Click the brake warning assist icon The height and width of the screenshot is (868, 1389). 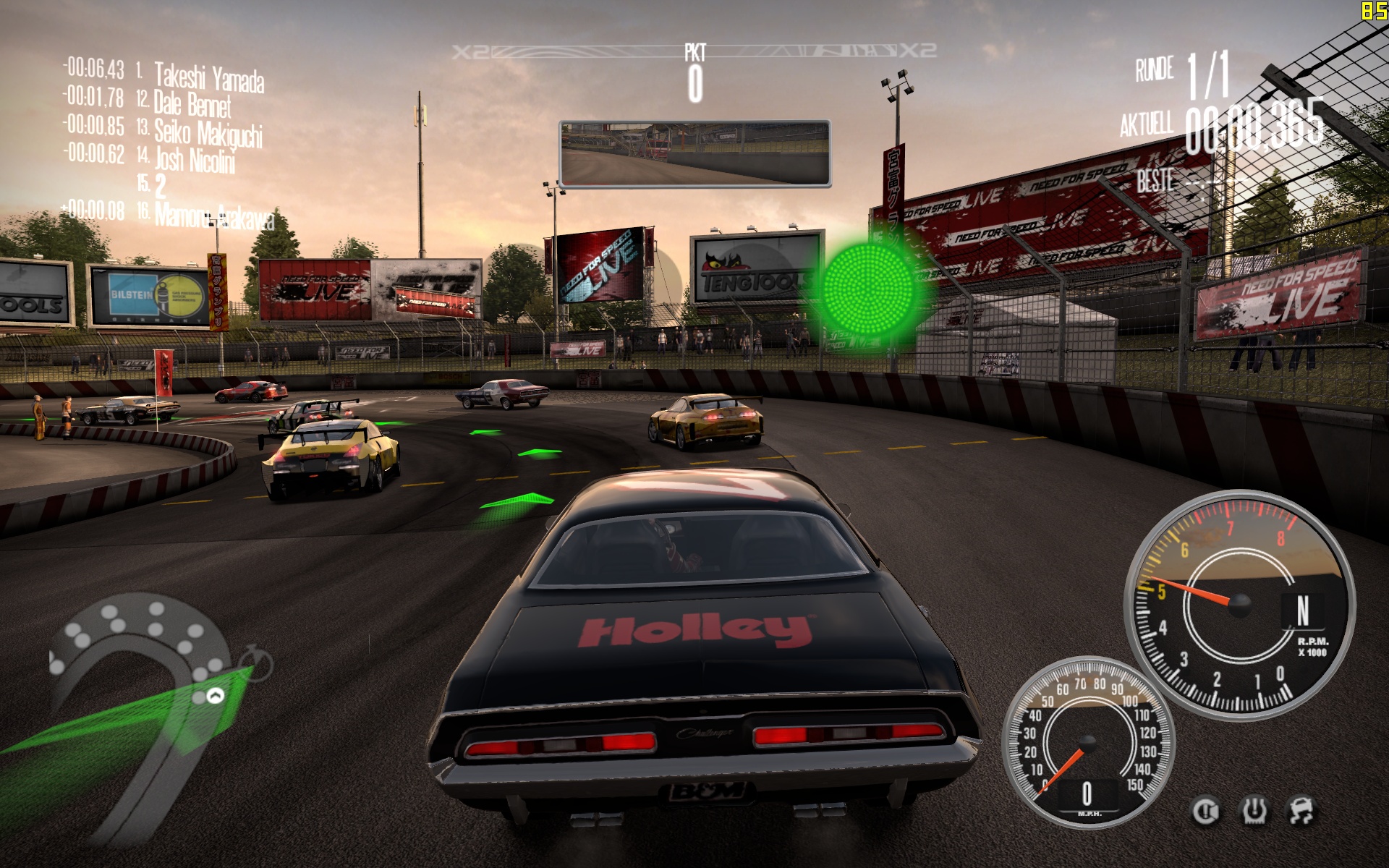1205,811
